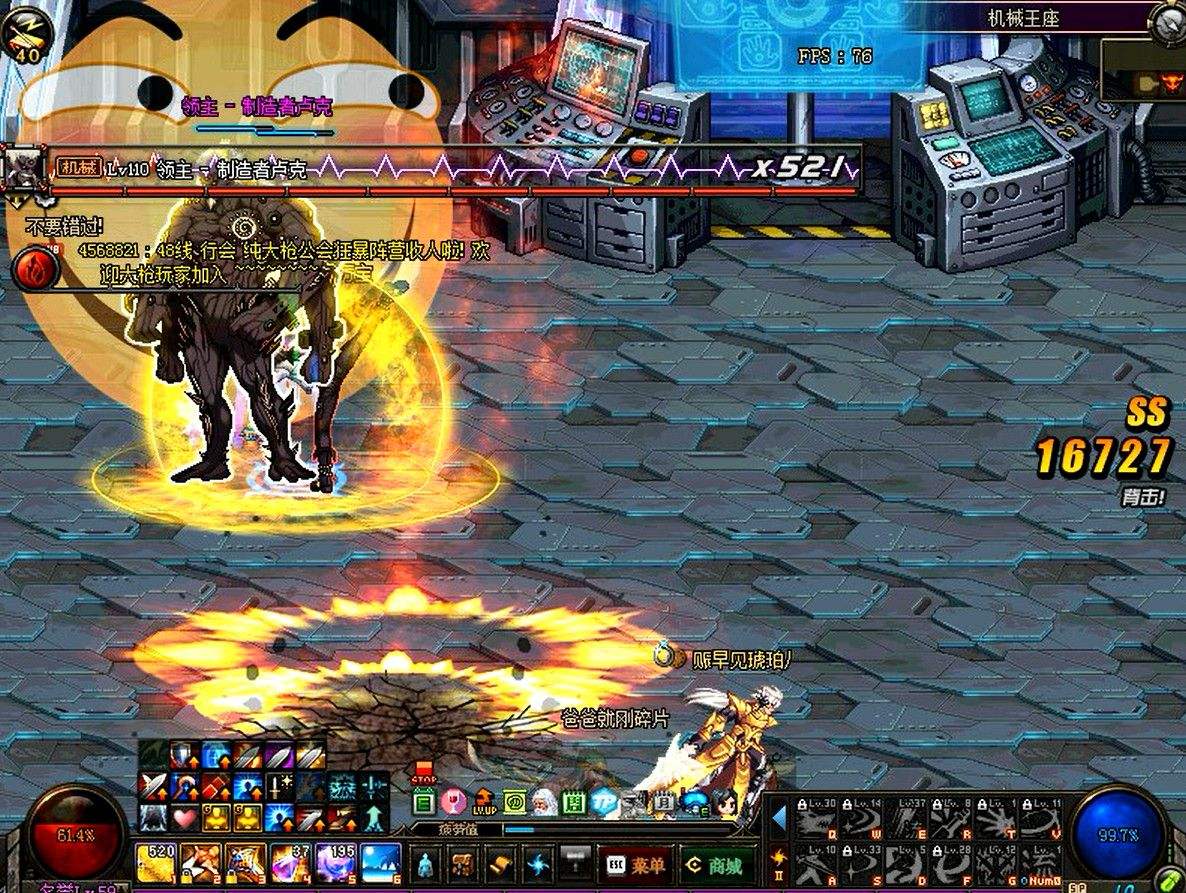This screenshot has width=1186, height=893.
Task: Select the snowy landscape item in slot 6
Action: 380,862
